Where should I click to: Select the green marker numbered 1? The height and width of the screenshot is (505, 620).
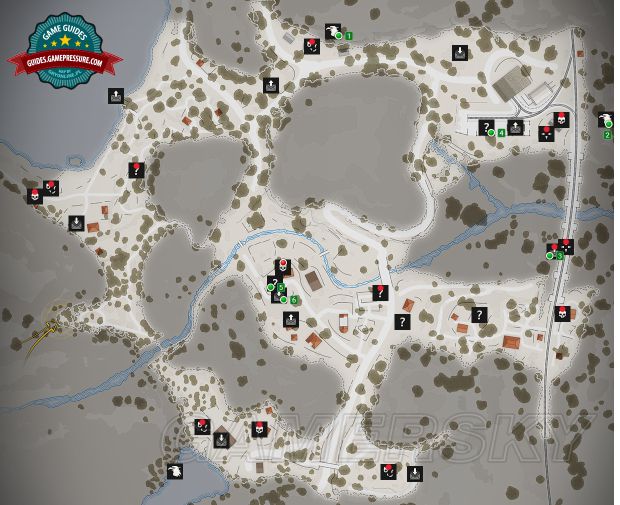[349, 36]
